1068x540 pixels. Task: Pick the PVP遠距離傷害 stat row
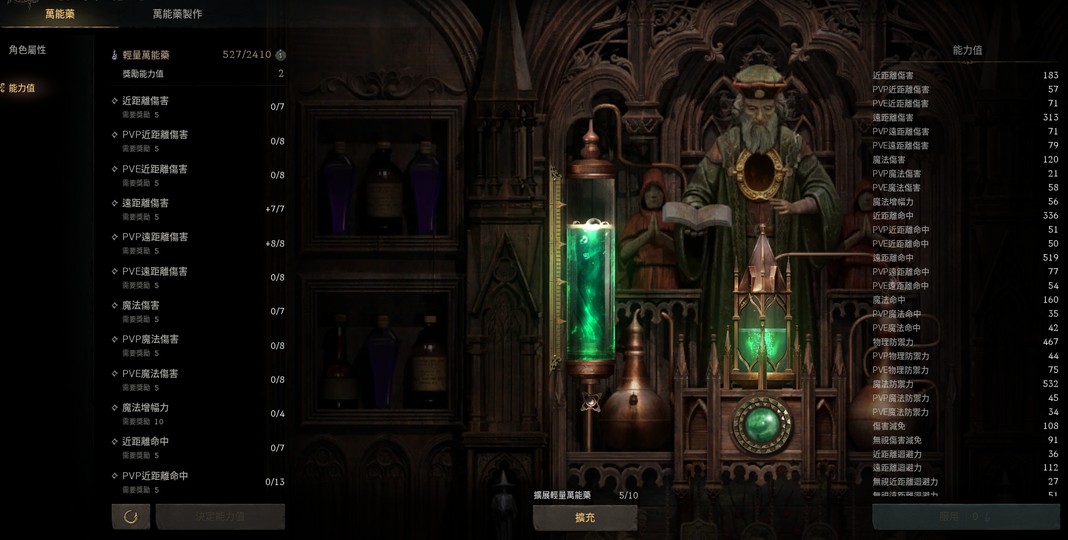198,243
